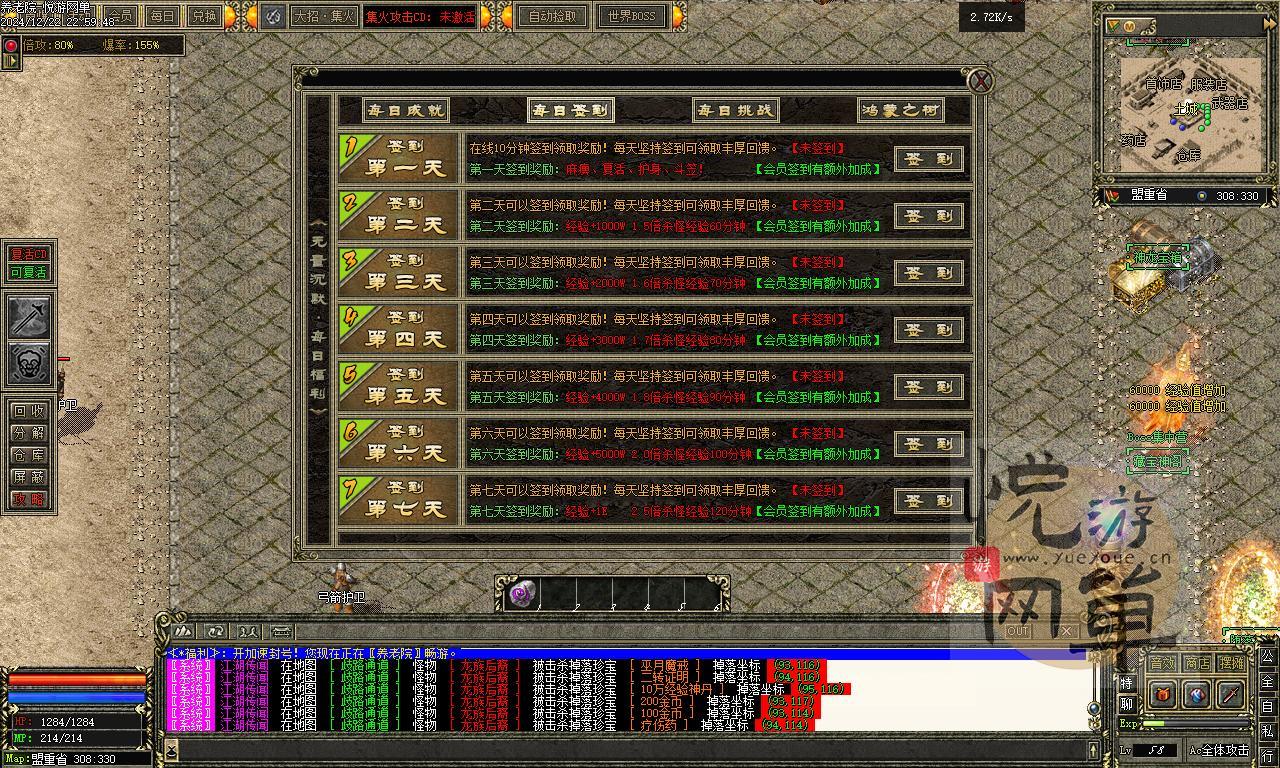Click the skull mask skill icon
Screen dimensions: 1280x768
point(30,363)
